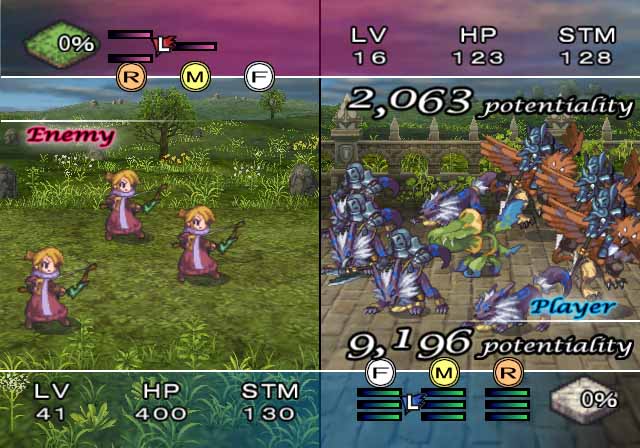The height and width of the screenshot is (448, 640).
Task: Select the player's orange R row marker
Action: pos(507,374)
